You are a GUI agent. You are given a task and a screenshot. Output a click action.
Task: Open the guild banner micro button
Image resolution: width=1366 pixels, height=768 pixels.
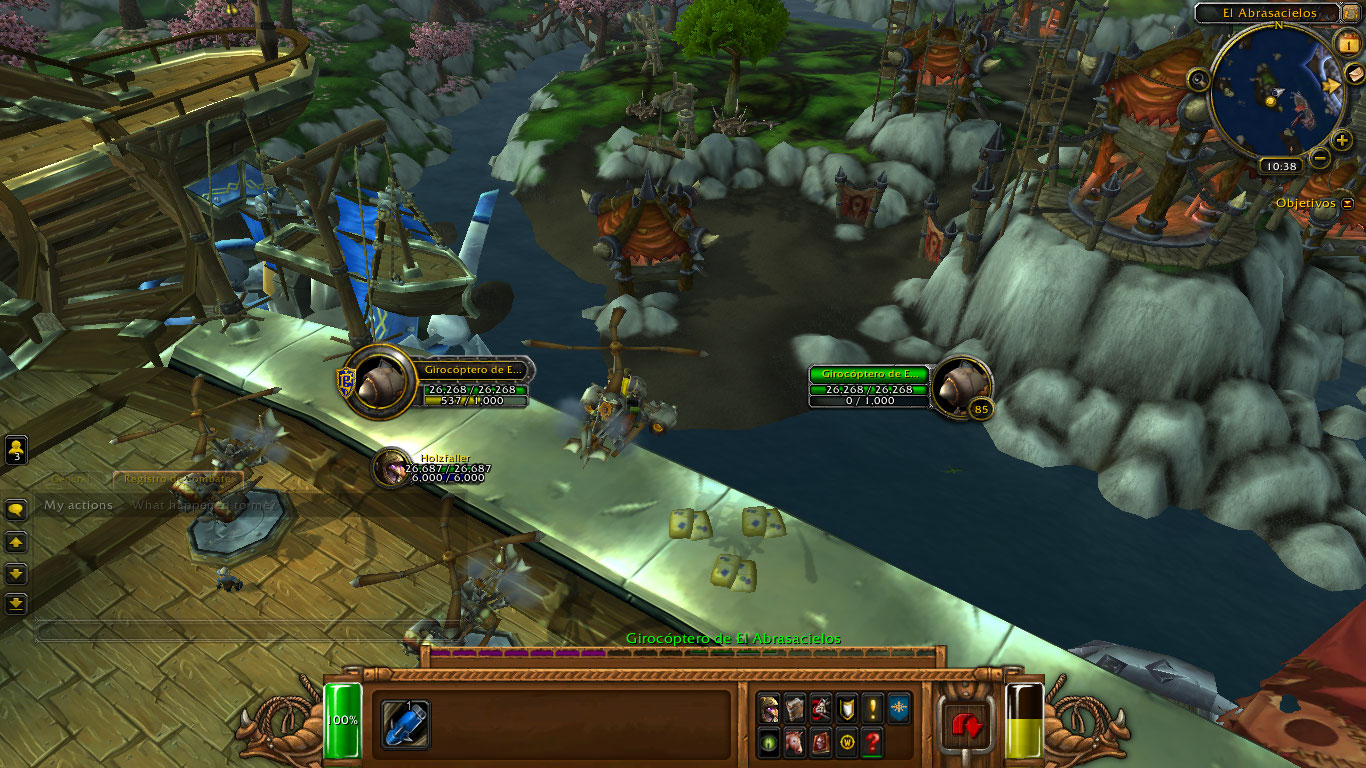point(898,708)
